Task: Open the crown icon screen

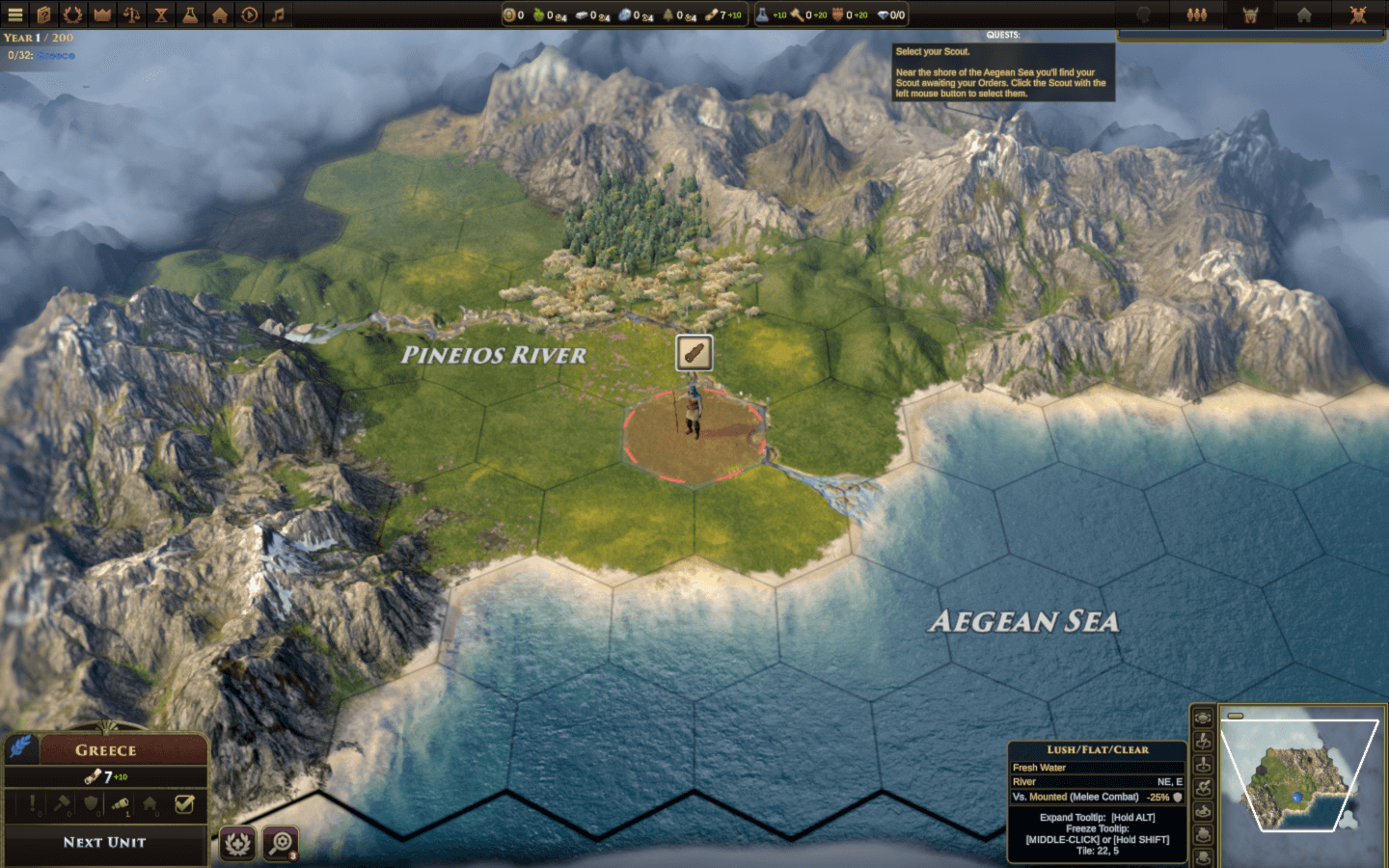Action: (102, 14)
